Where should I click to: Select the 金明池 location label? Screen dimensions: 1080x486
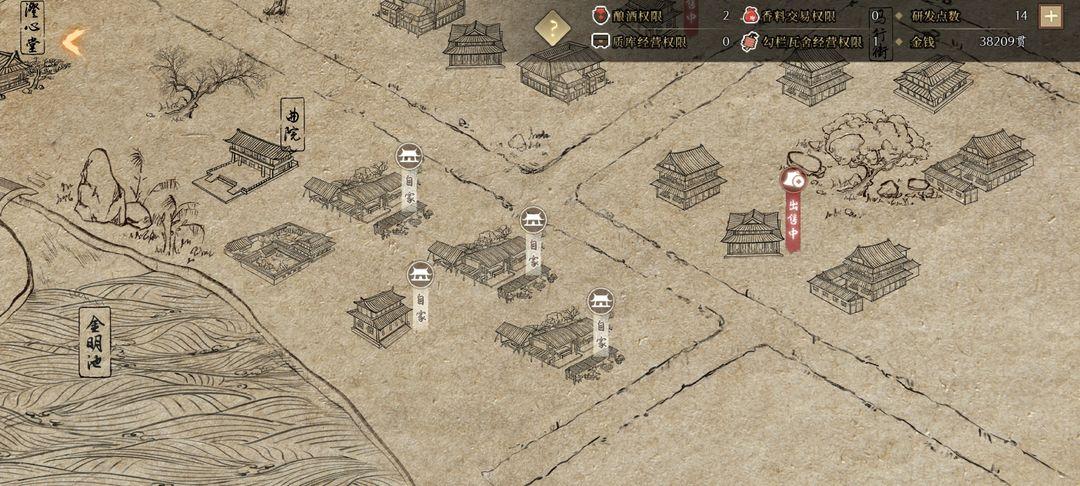(94, 340)
